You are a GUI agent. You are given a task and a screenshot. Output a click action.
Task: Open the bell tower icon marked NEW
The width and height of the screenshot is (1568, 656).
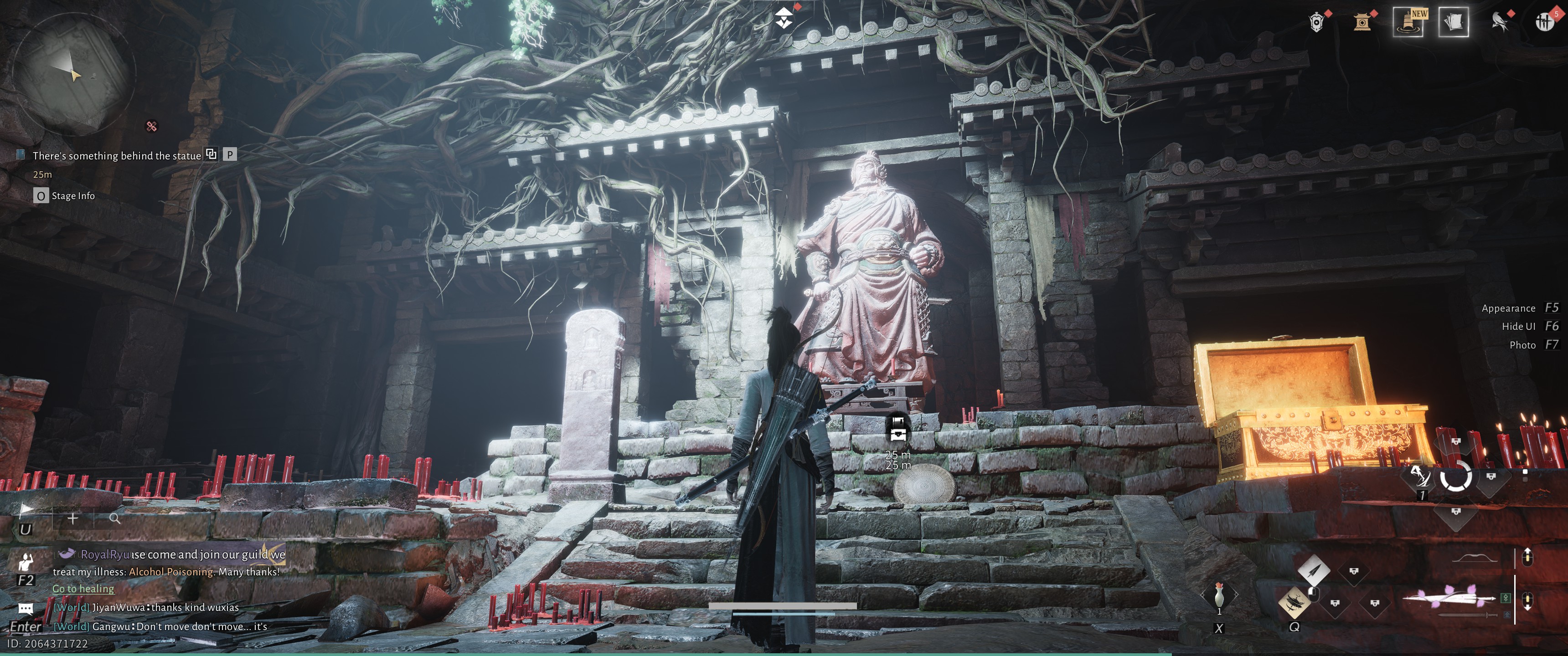pyautogui.click(x=1408, y=22)
